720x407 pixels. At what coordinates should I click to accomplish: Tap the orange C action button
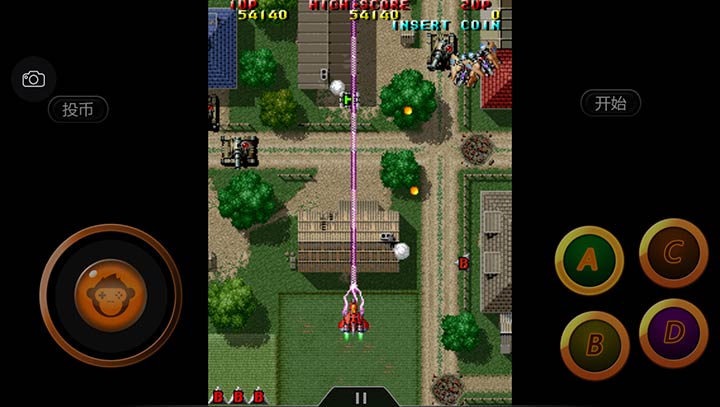[x=673, y=252]
